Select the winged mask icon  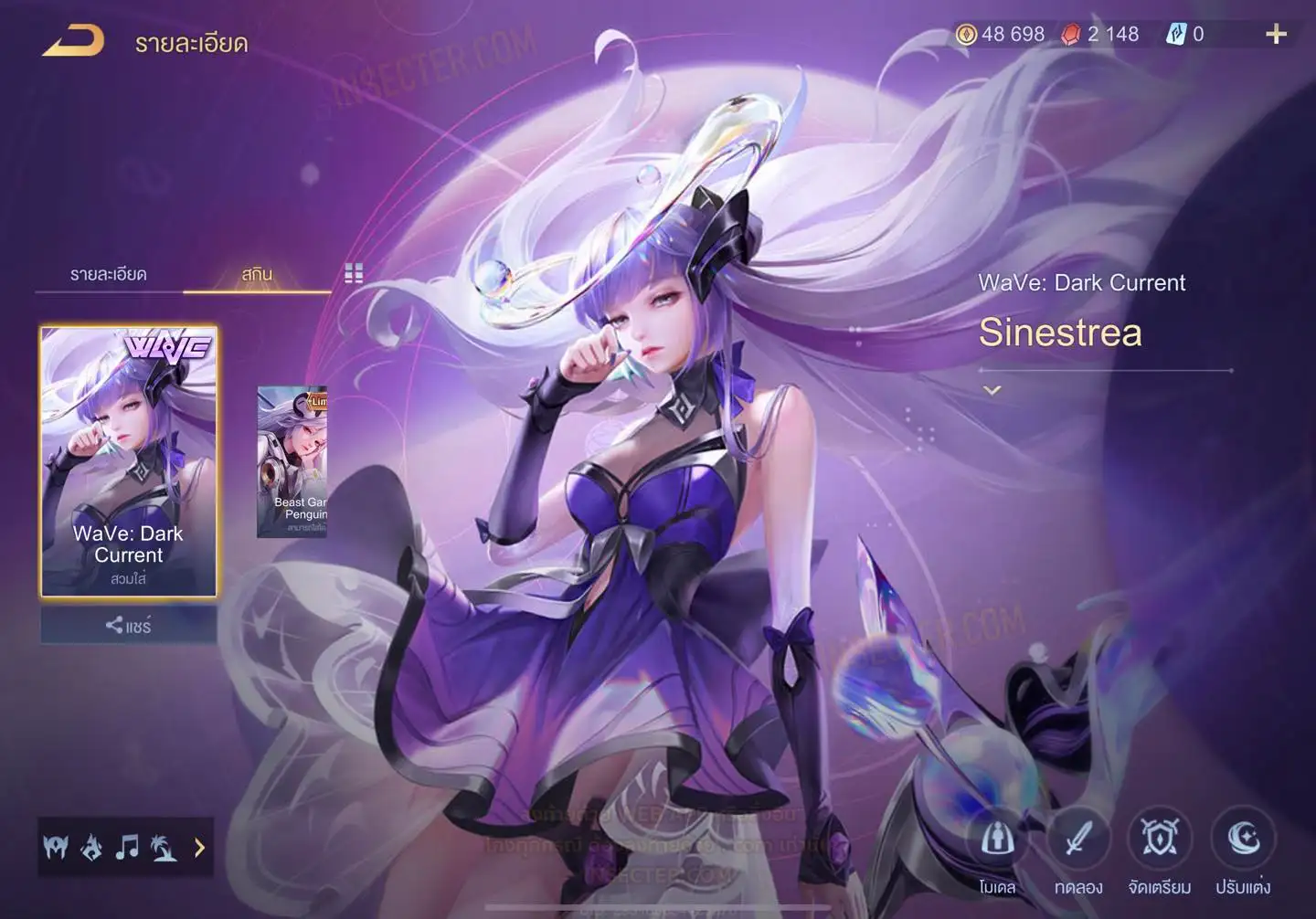click(x=56, y=848)
